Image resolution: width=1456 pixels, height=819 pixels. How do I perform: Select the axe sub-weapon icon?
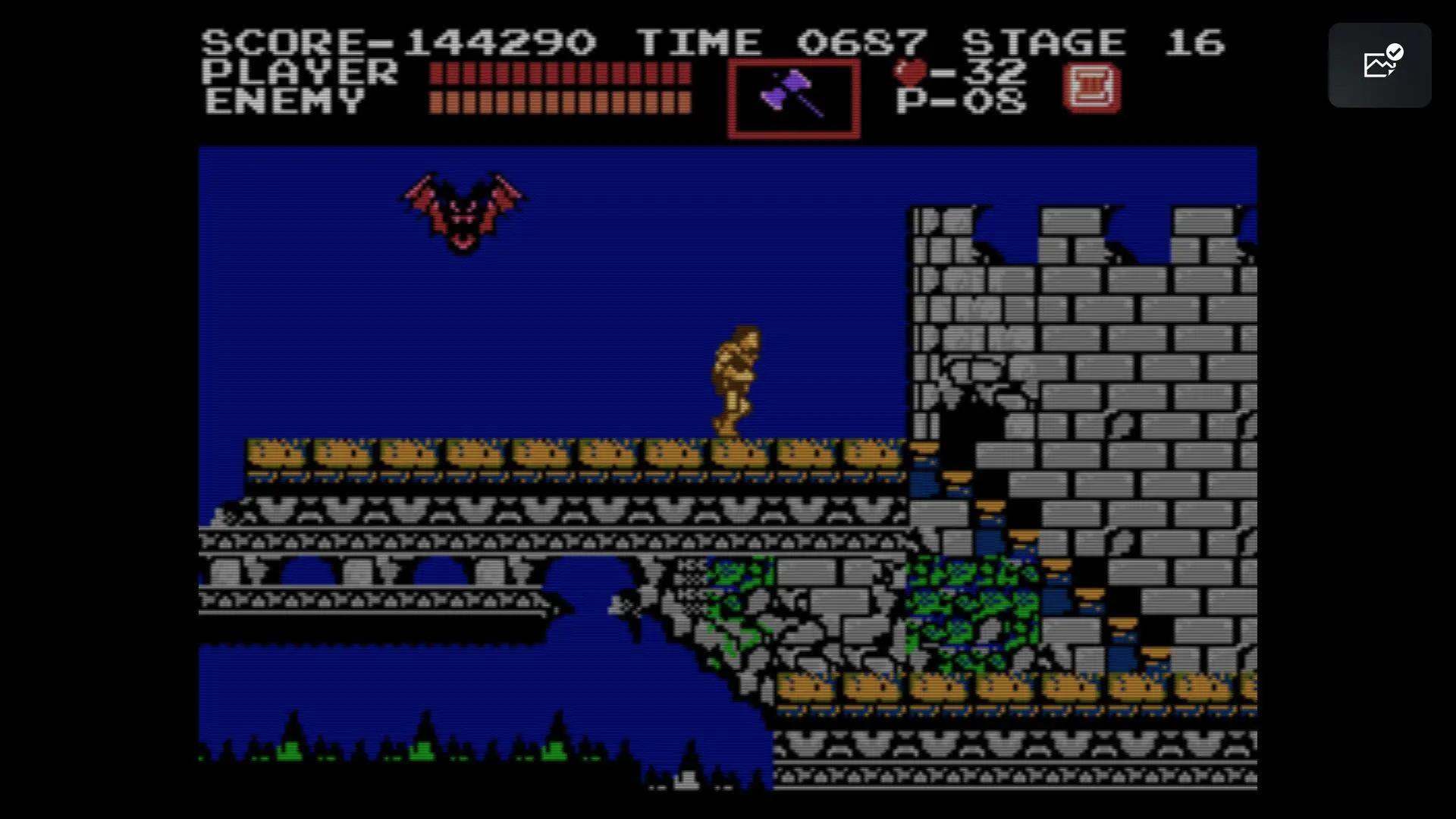tap(794, 95)
